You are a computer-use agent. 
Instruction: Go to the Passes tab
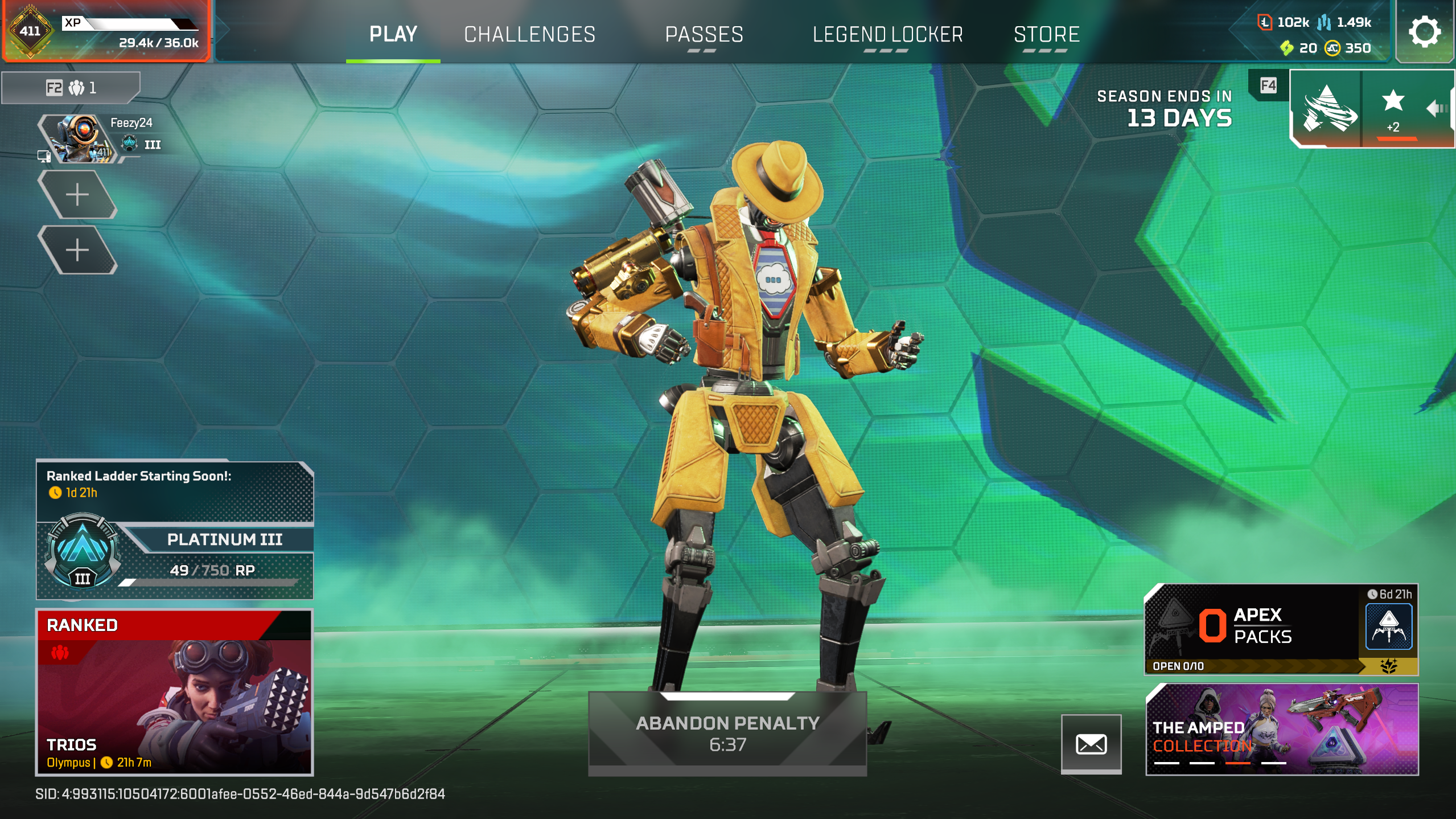tap(704, 34)
